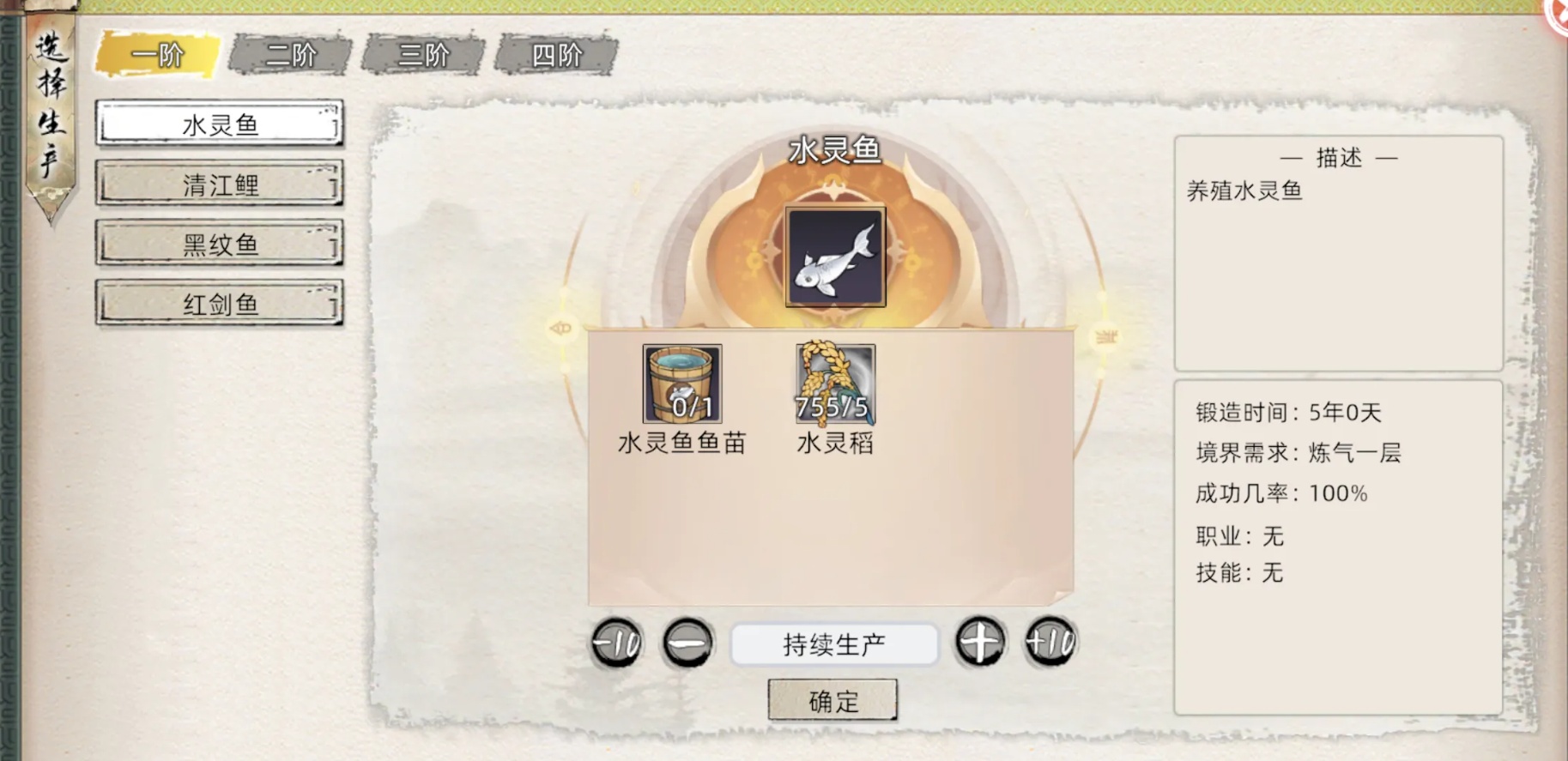Screen dimensions: 1568x761
Task: Select the 水灵鱼 fish product icon
Action: click(x=835, y=255)
